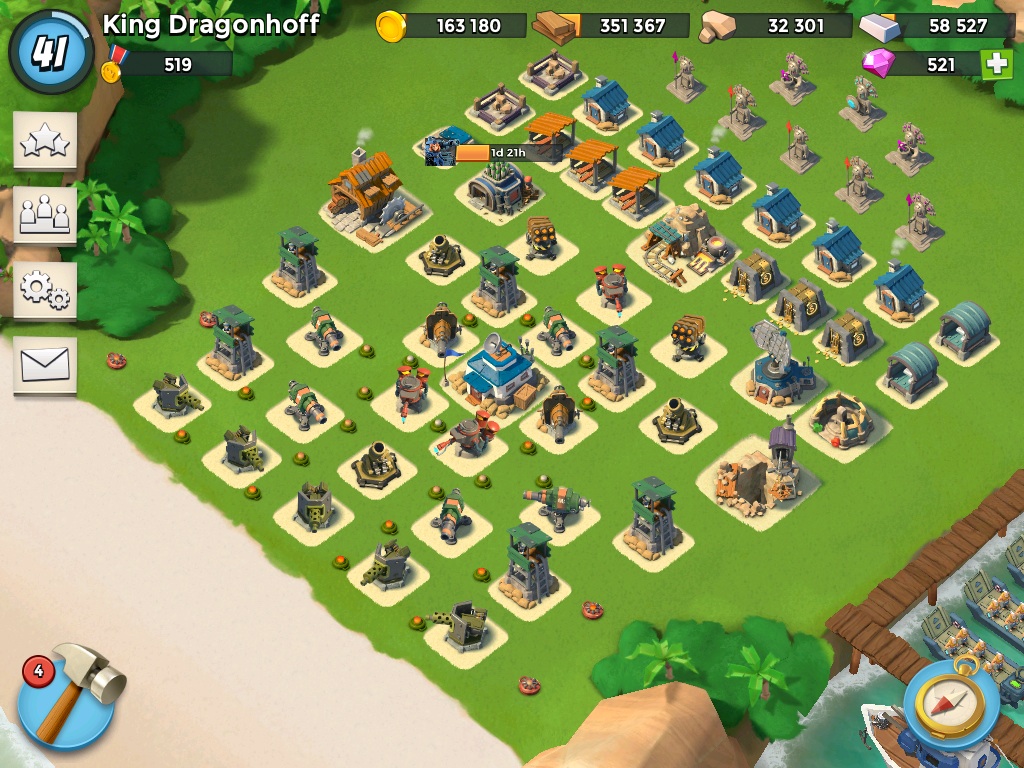Open the settings gears menu
Viewport: 1024px width, 768px height.
(45, 290)
